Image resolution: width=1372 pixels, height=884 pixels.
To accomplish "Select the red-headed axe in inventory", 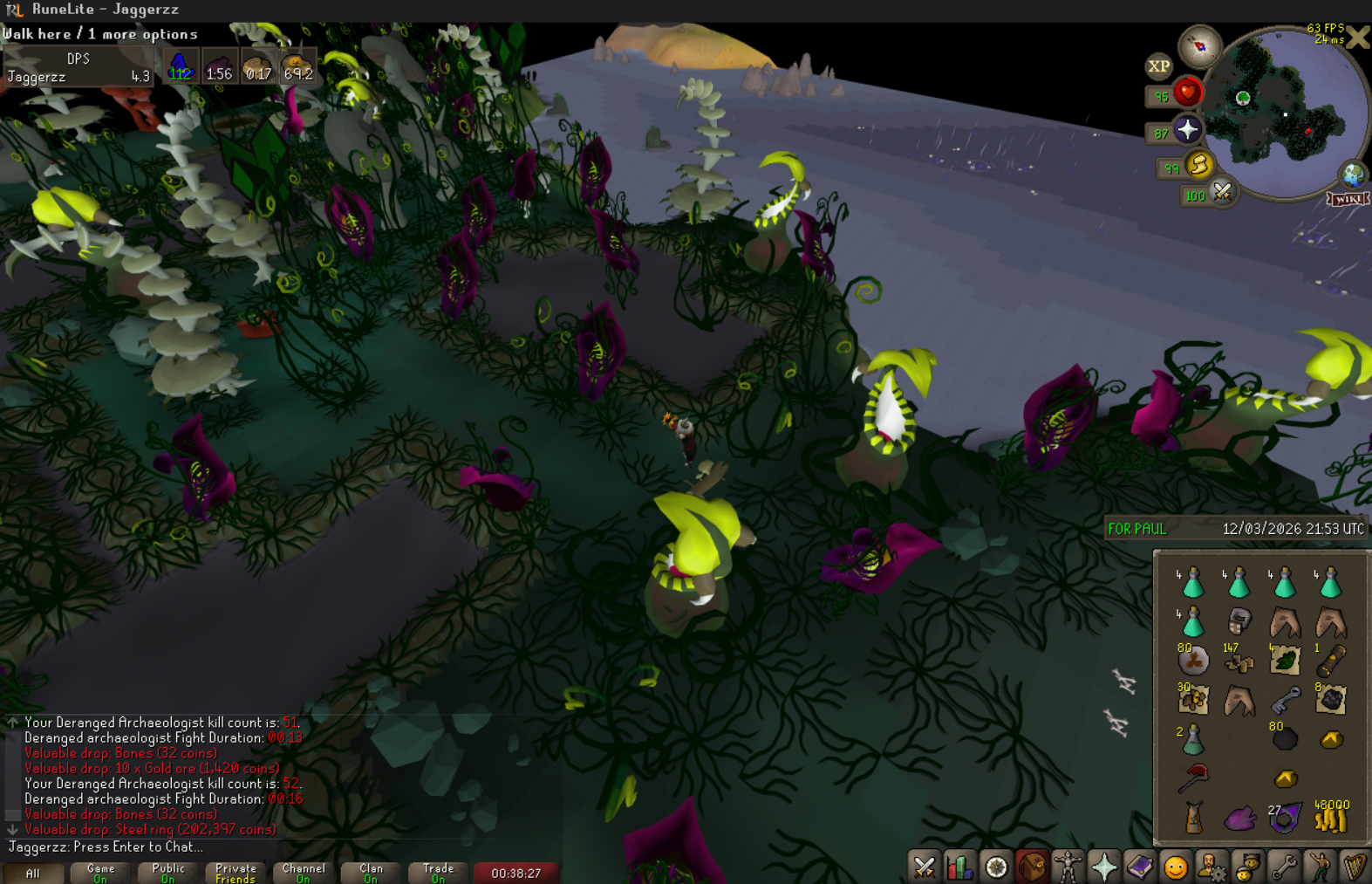I will click(x=1193, y=777).
